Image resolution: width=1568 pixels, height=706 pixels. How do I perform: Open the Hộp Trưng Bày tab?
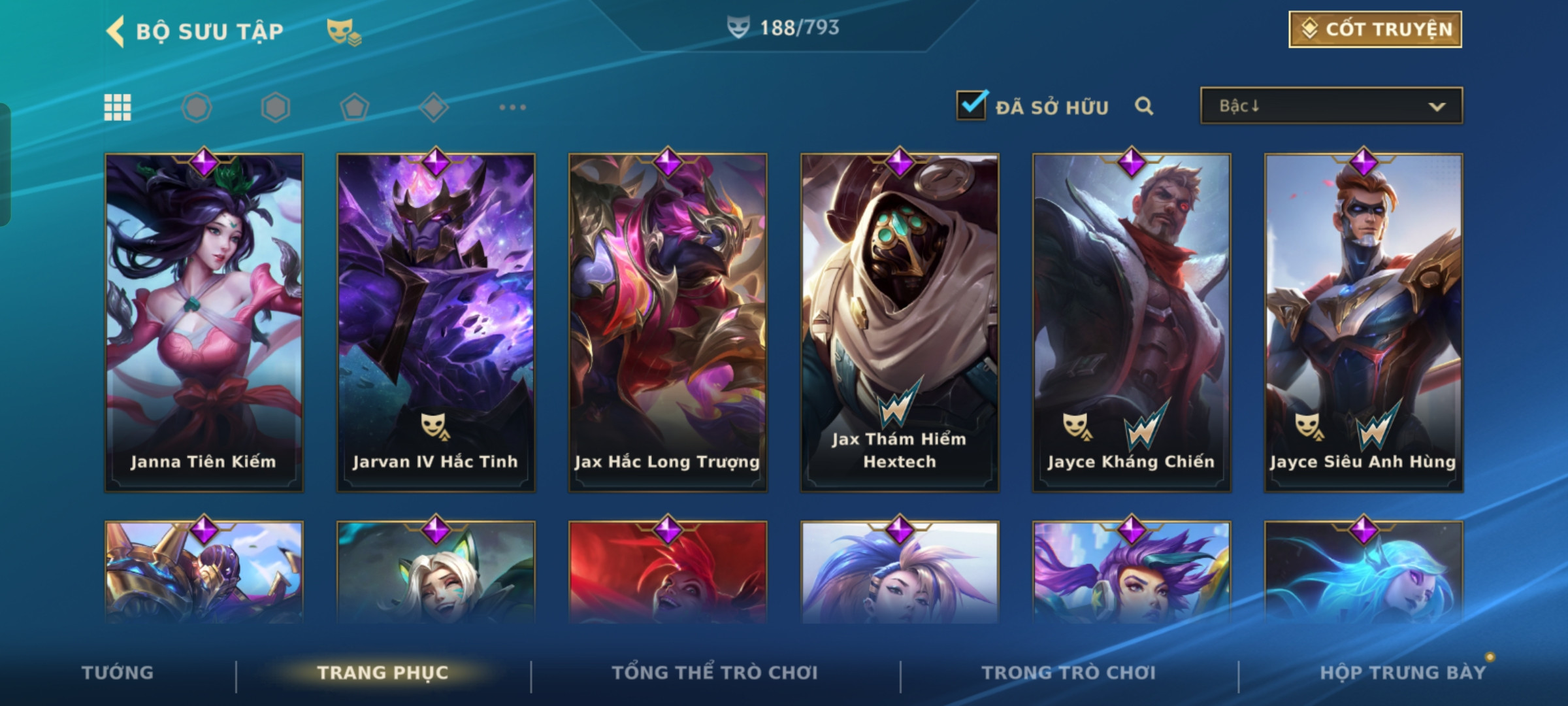(1403, 673)
